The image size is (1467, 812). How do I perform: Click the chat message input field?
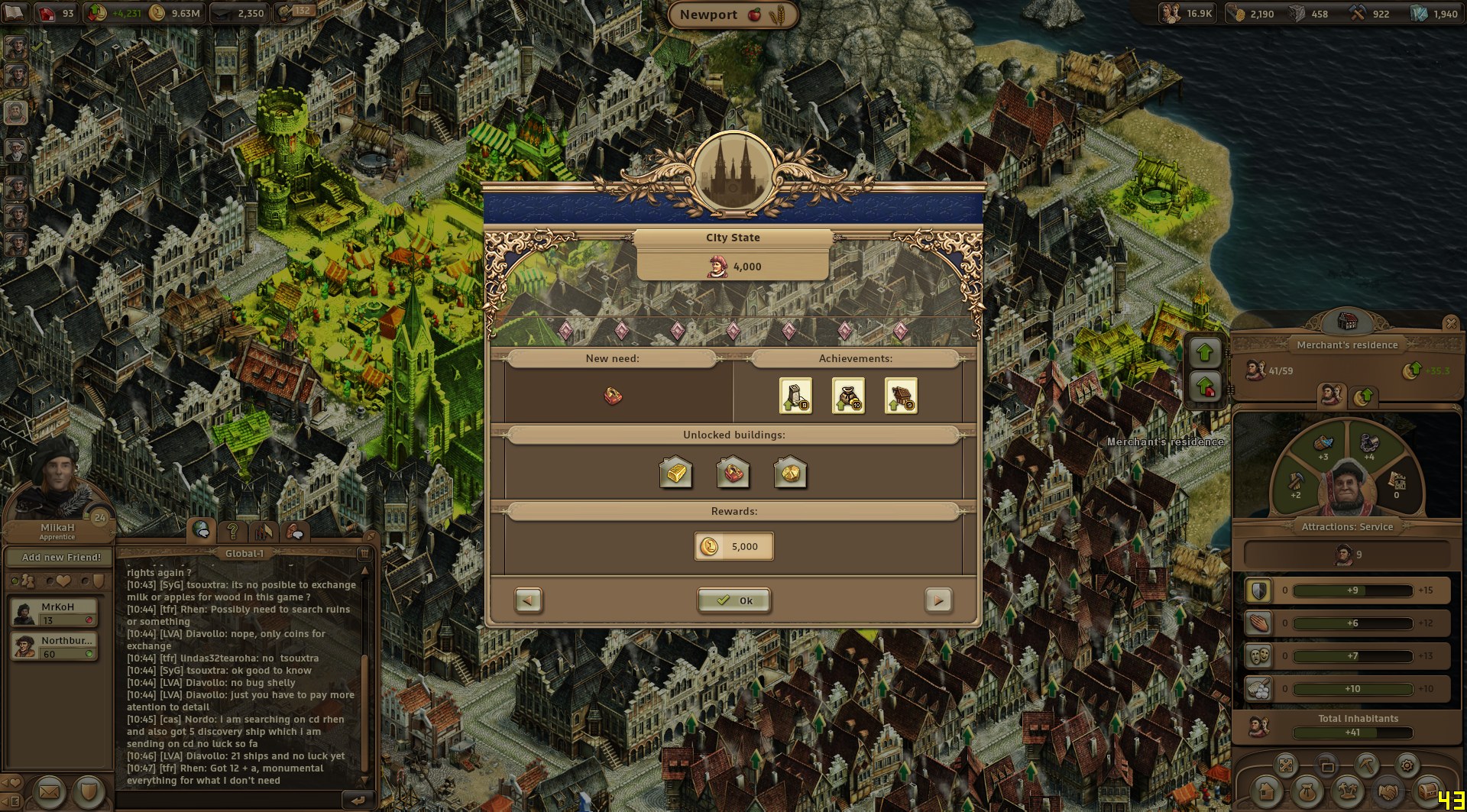tap(229, 800)
